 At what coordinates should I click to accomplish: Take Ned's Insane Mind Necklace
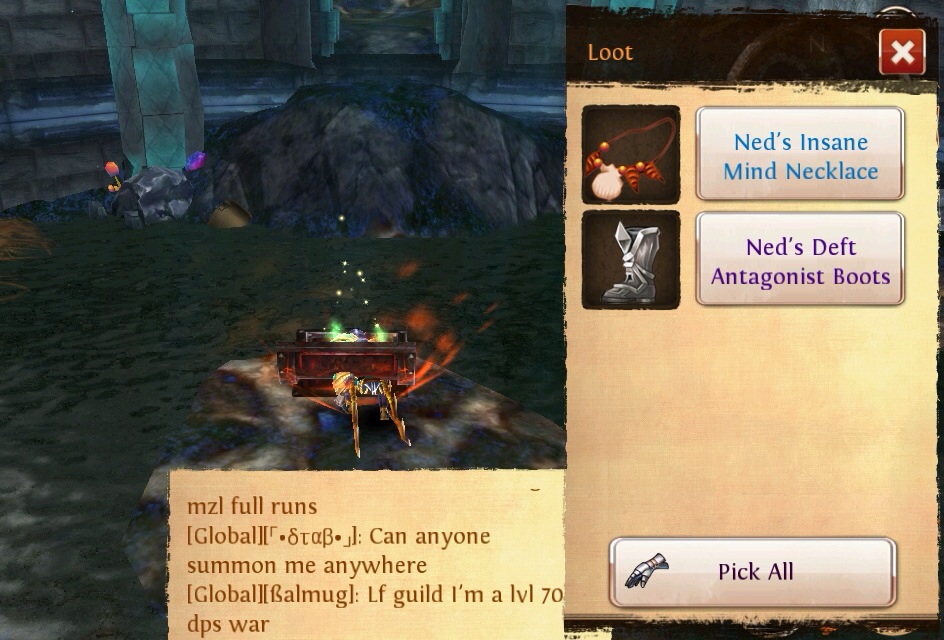[800, 156]
